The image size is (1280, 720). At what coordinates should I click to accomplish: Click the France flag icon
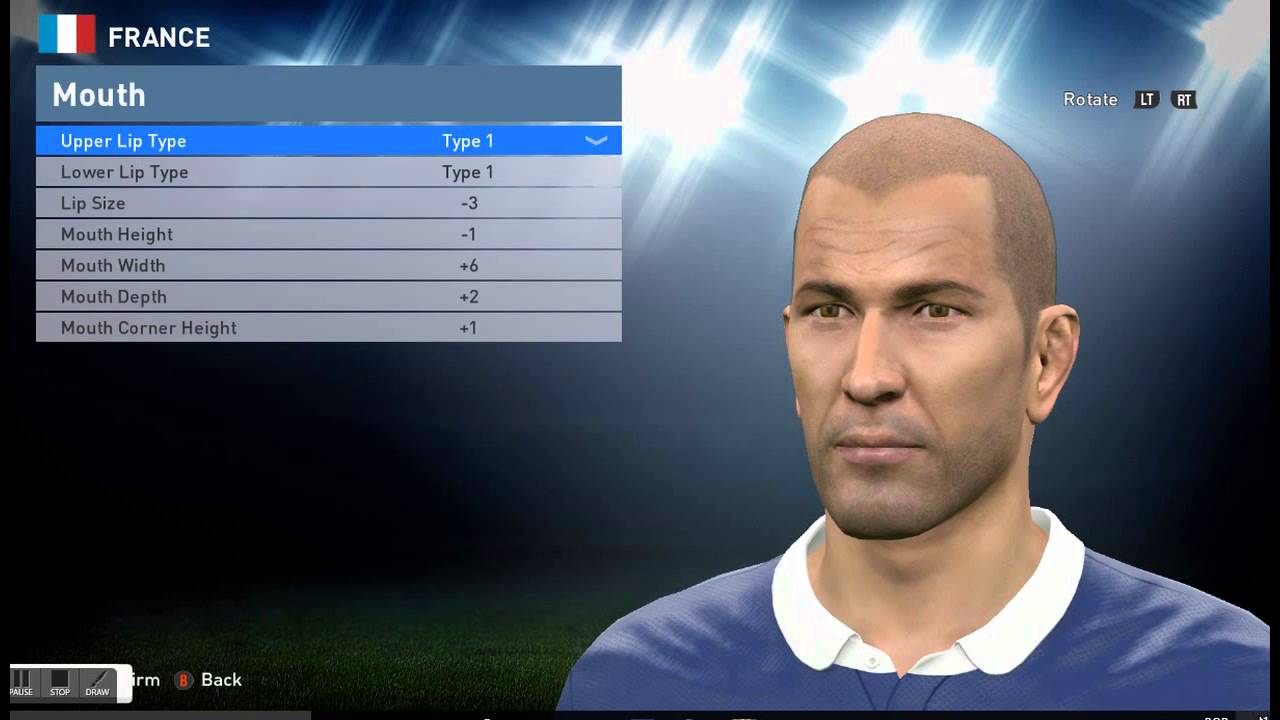69,34
